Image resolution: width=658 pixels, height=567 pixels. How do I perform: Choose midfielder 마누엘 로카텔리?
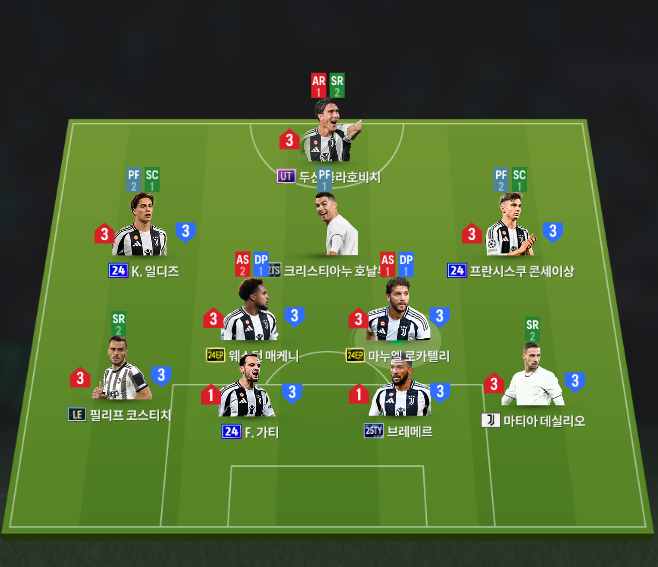[x=397, y=313]
